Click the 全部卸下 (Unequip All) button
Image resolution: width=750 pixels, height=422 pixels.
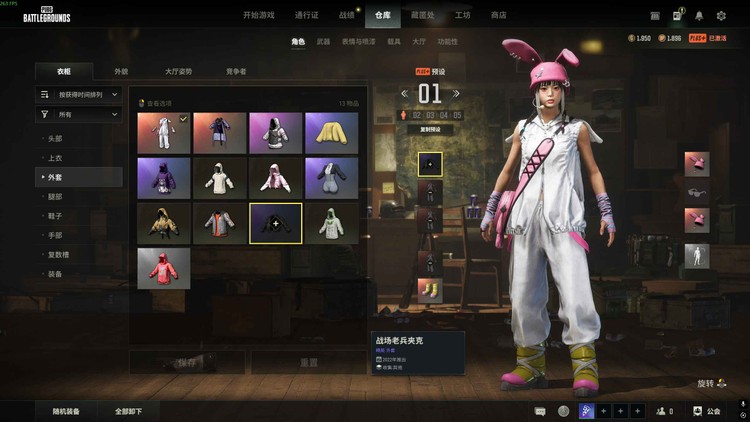click(128, 411)
